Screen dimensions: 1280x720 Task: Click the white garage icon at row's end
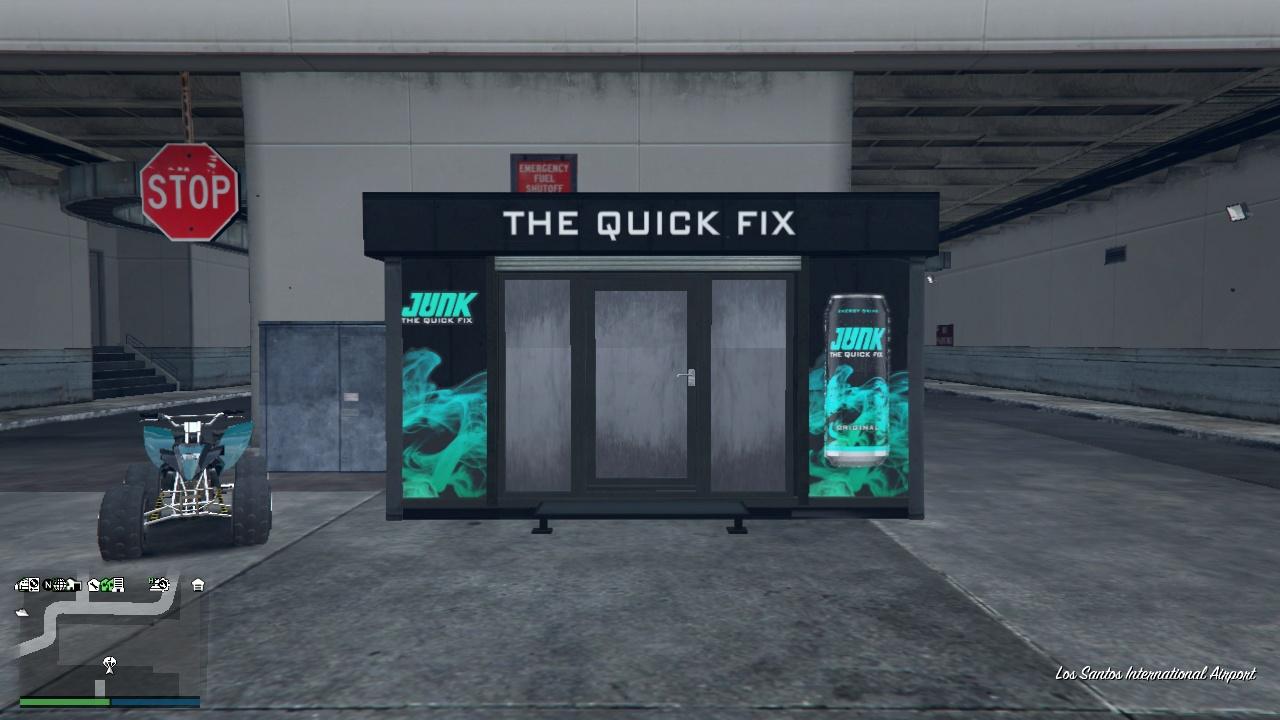[x=198, y=585]
